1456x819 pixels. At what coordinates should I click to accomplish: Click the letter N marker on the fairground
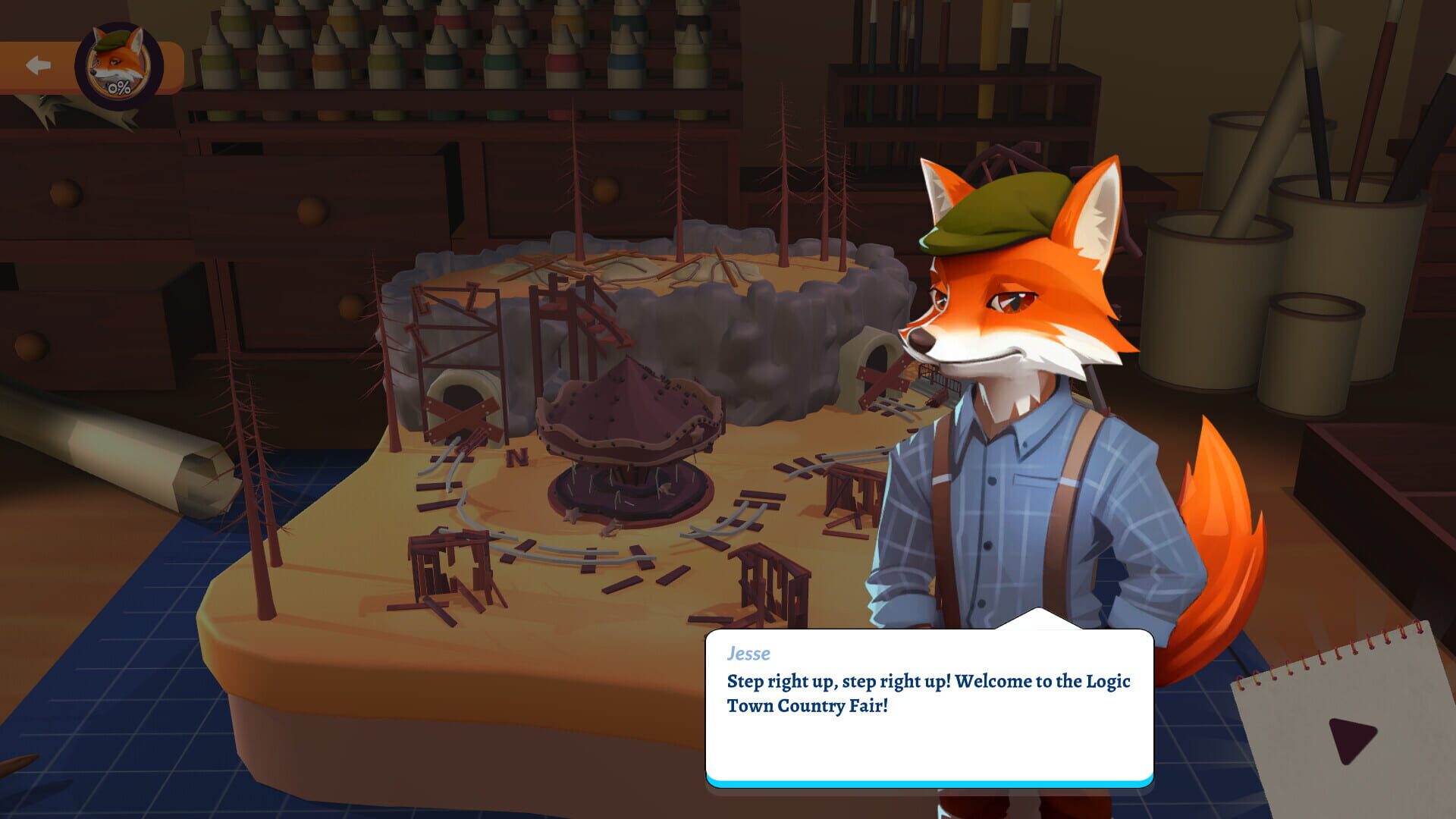pos(518,457)
